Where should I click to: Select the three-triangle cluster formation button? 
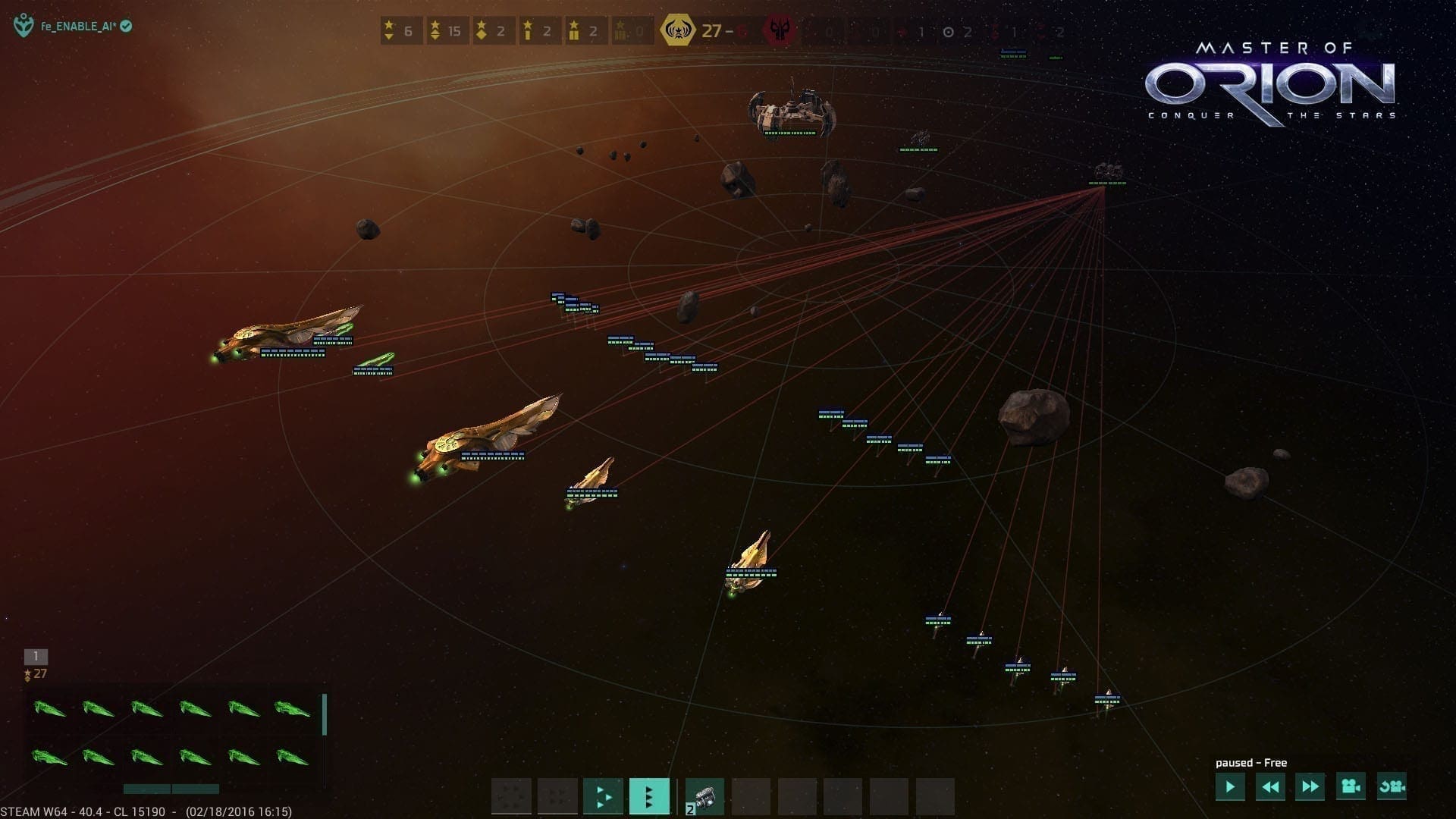[603, 796]
